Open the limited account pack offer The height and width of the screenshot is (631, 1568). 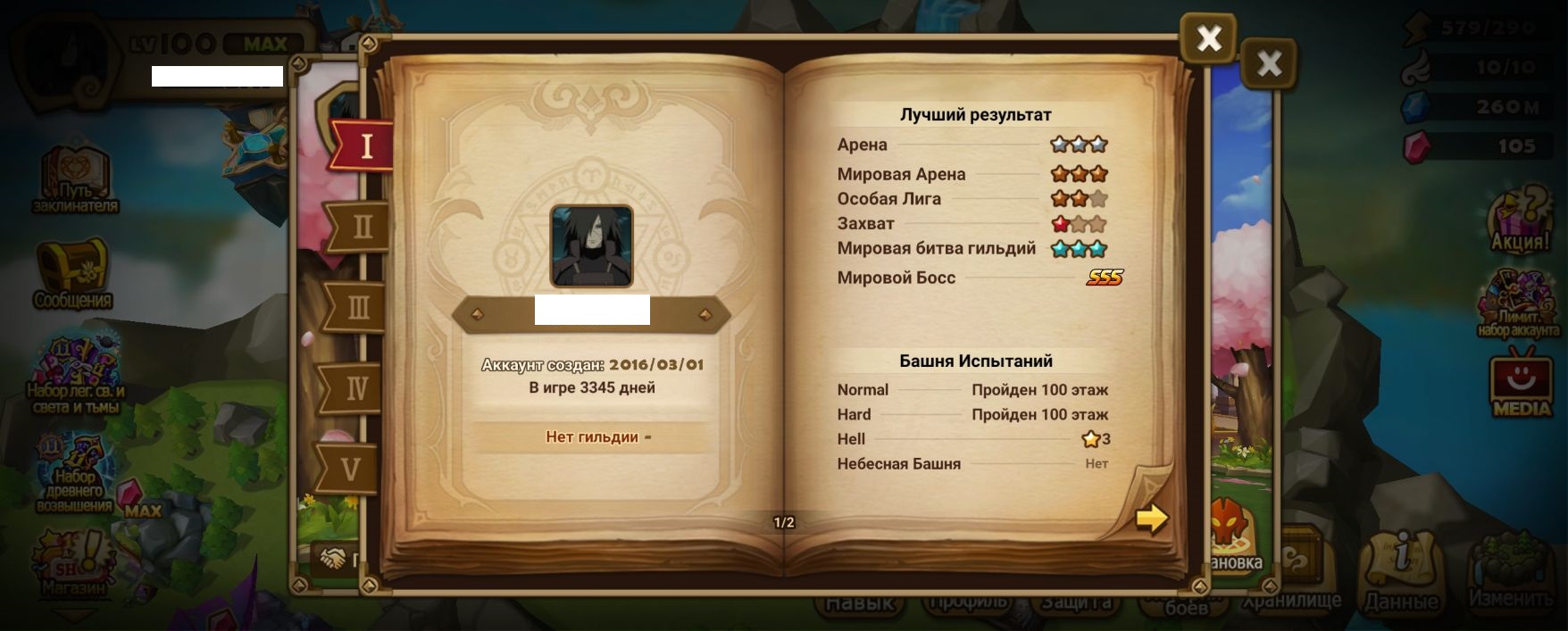pos(1518,303)
